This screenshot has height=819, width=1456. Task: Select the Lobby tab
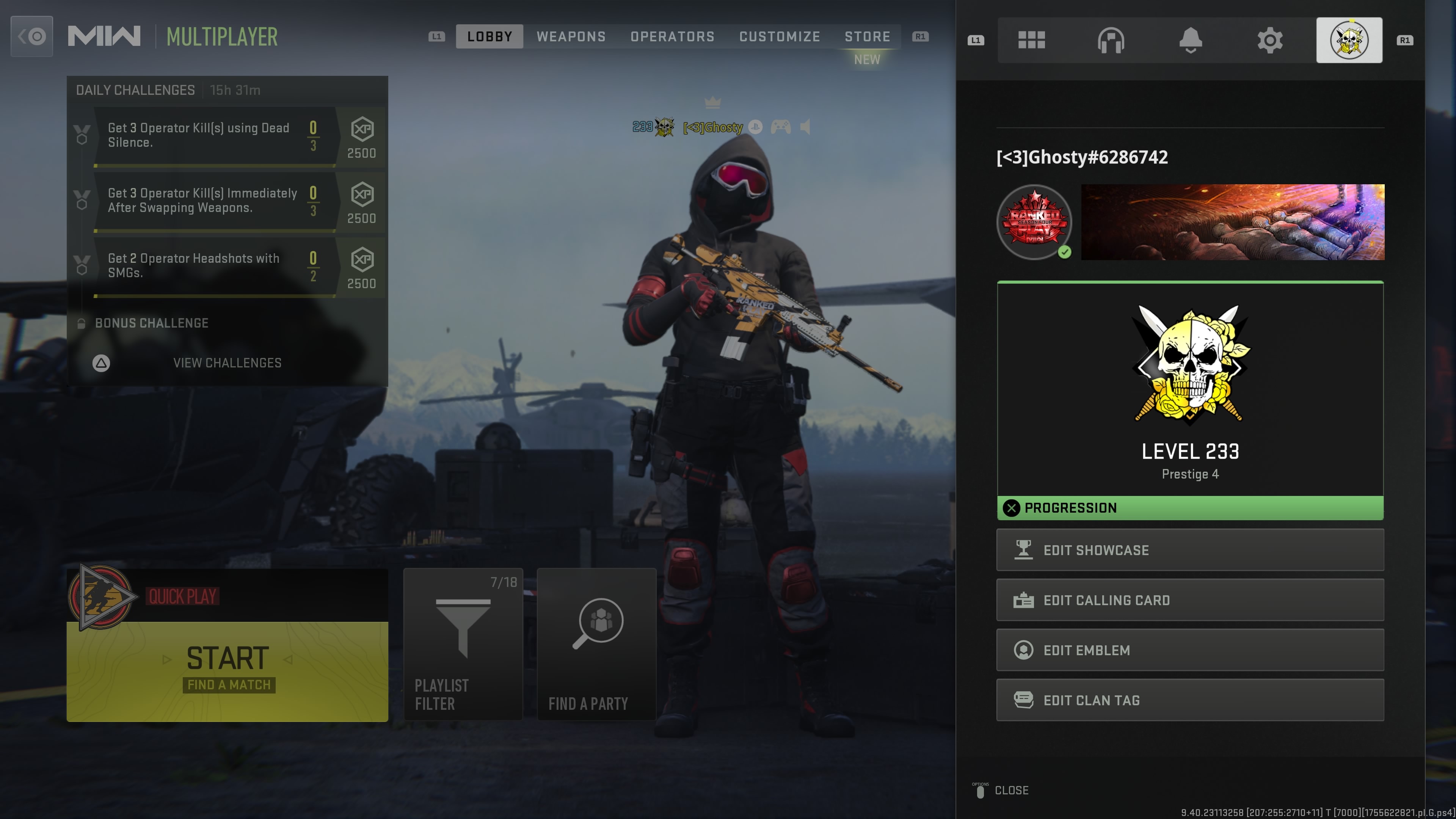point(490,37)
